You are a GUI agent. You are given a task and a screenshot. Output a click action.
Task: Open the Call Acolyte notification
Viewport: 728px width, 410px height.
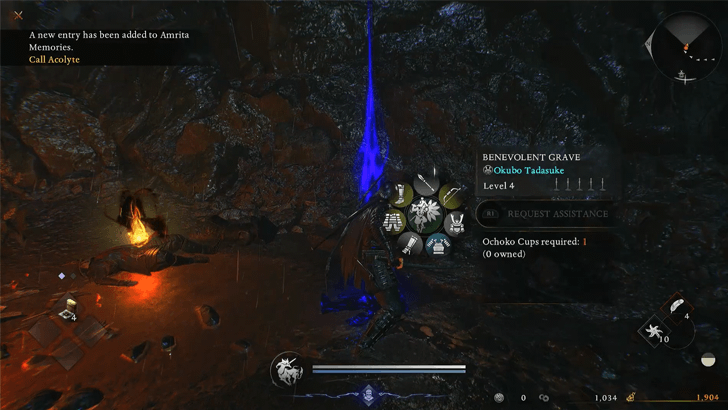[55, 59]
